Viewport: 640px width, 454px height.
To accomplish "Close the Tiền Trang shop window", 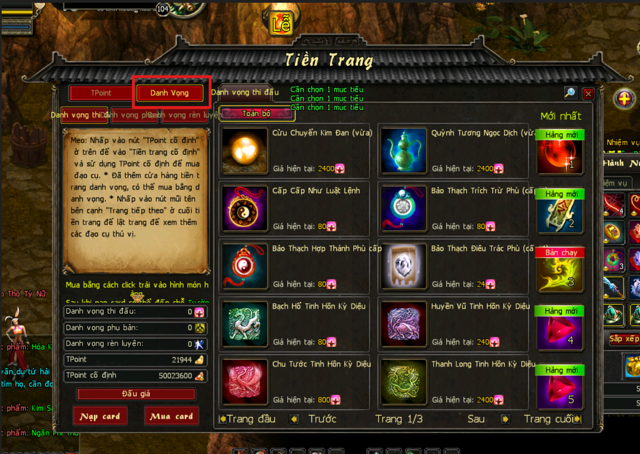I will 588,93.
